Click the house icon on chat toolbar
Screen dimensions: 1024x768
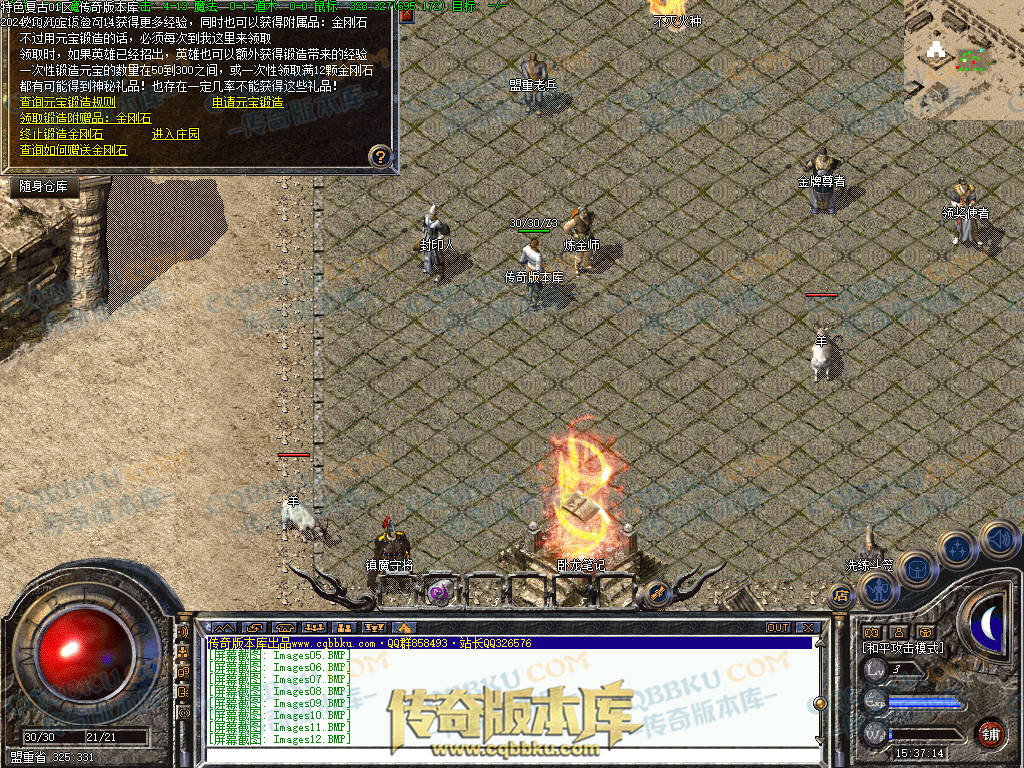pos(403,628)
